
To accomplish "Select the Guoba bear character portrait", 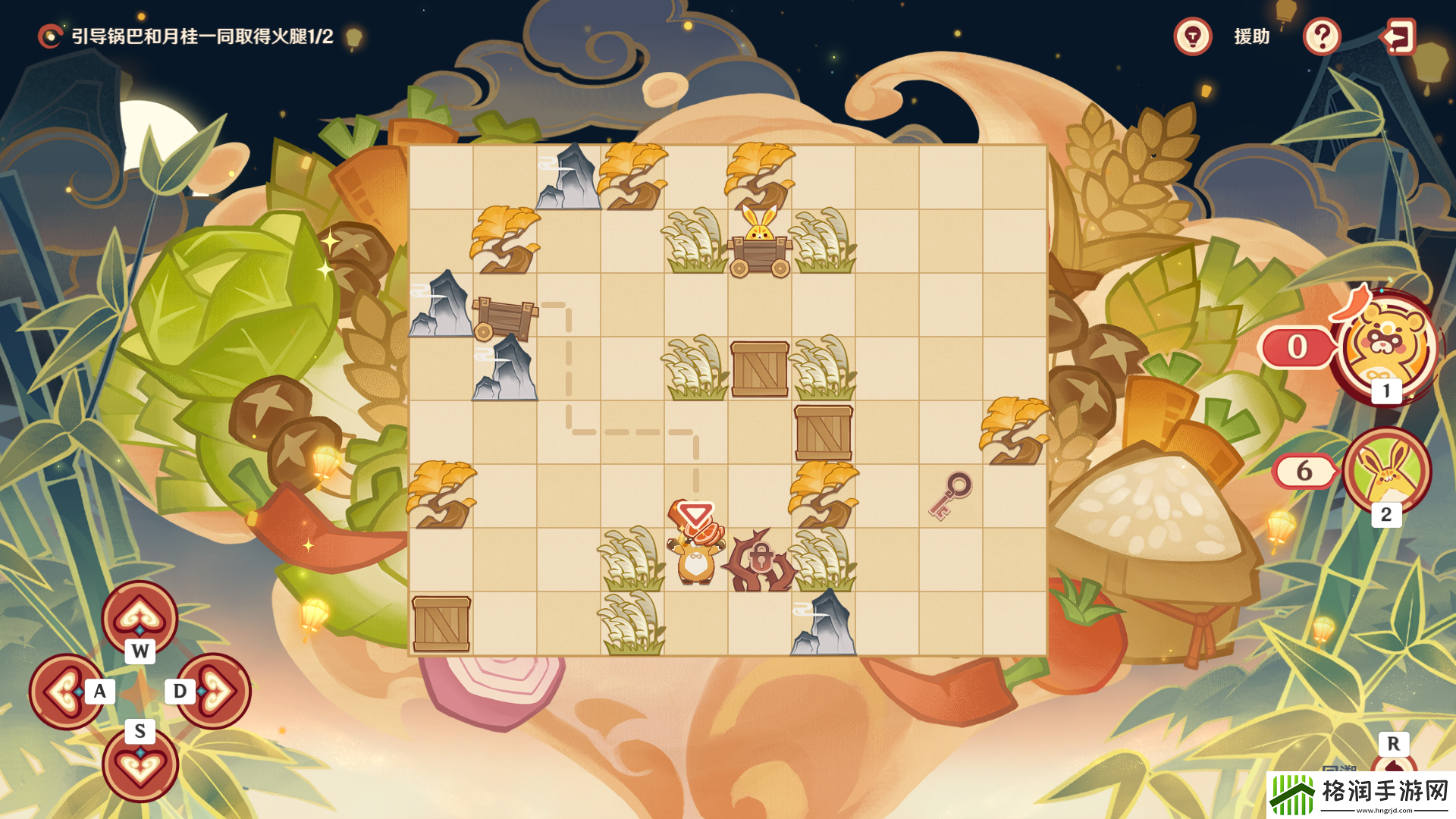I will pos(1386,346).
